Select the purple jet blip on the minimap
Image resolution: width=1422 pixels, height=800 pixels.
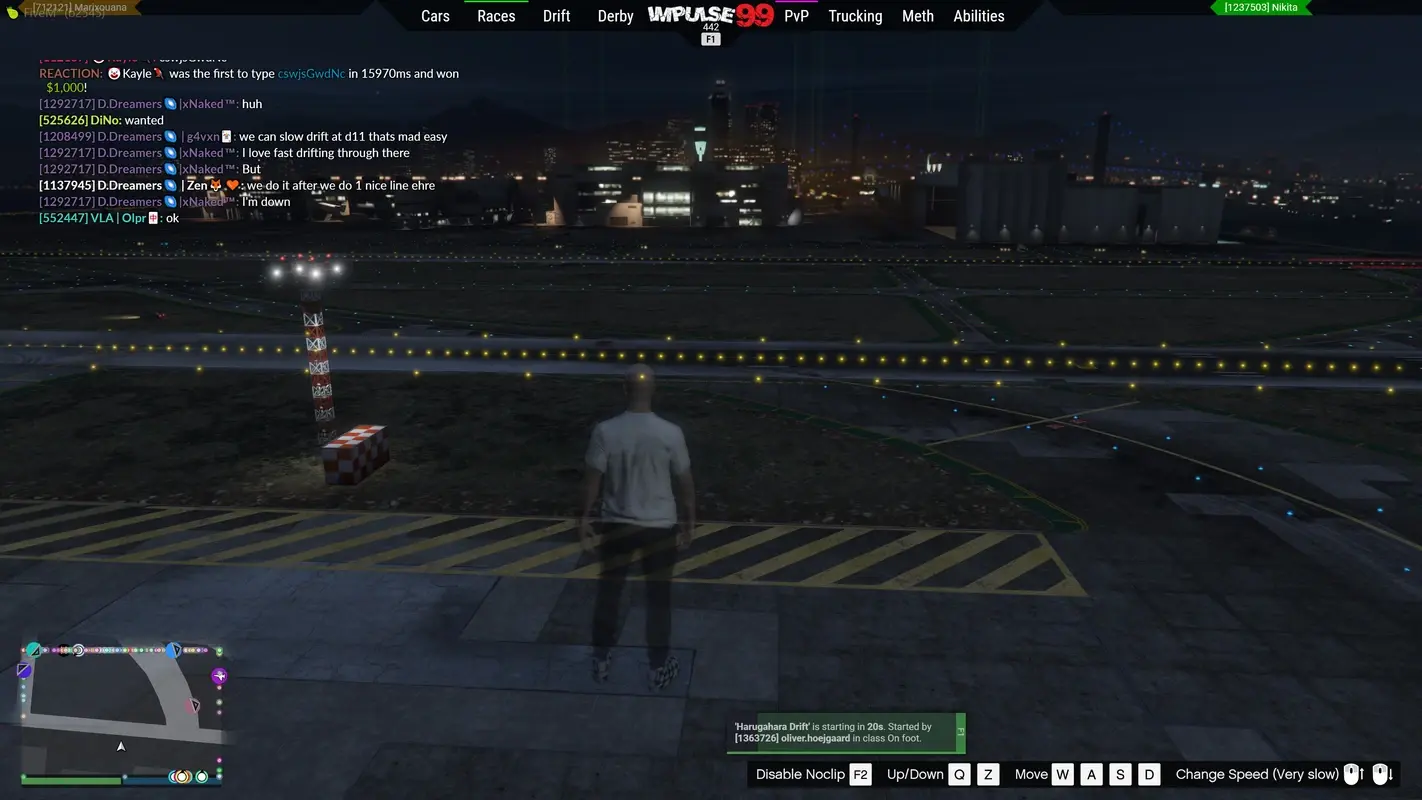coord(219,675)
